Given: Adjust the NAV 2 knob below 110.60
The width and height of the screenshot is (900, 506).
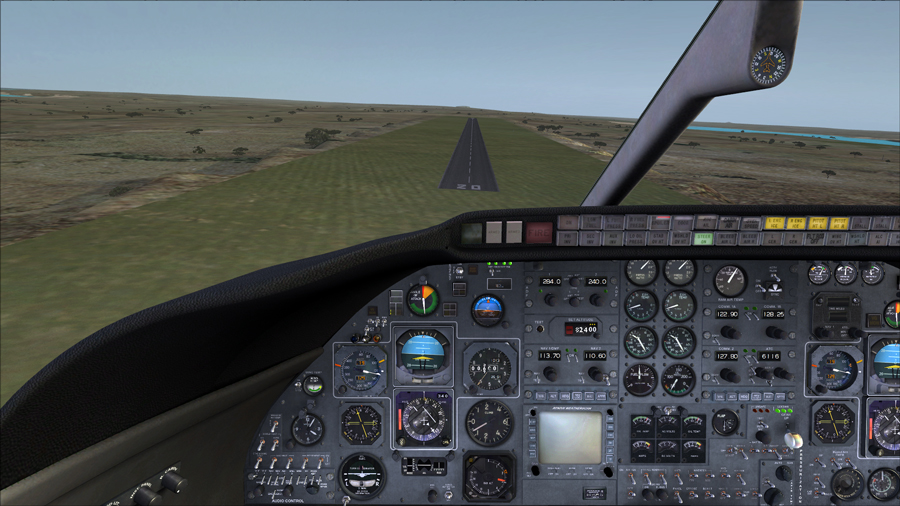Looking at the screenshot, I should click(x=594, y=373).
